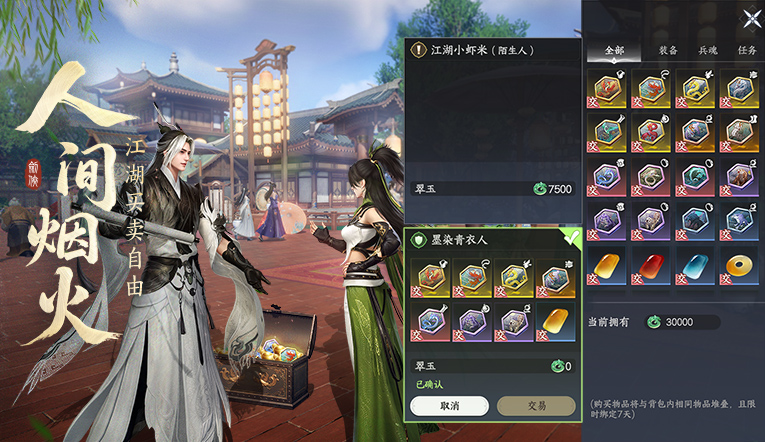The width and height of the screenshot is (765, 442).
Task: Switch to the 装备 tab
Action: click(668, 50)
